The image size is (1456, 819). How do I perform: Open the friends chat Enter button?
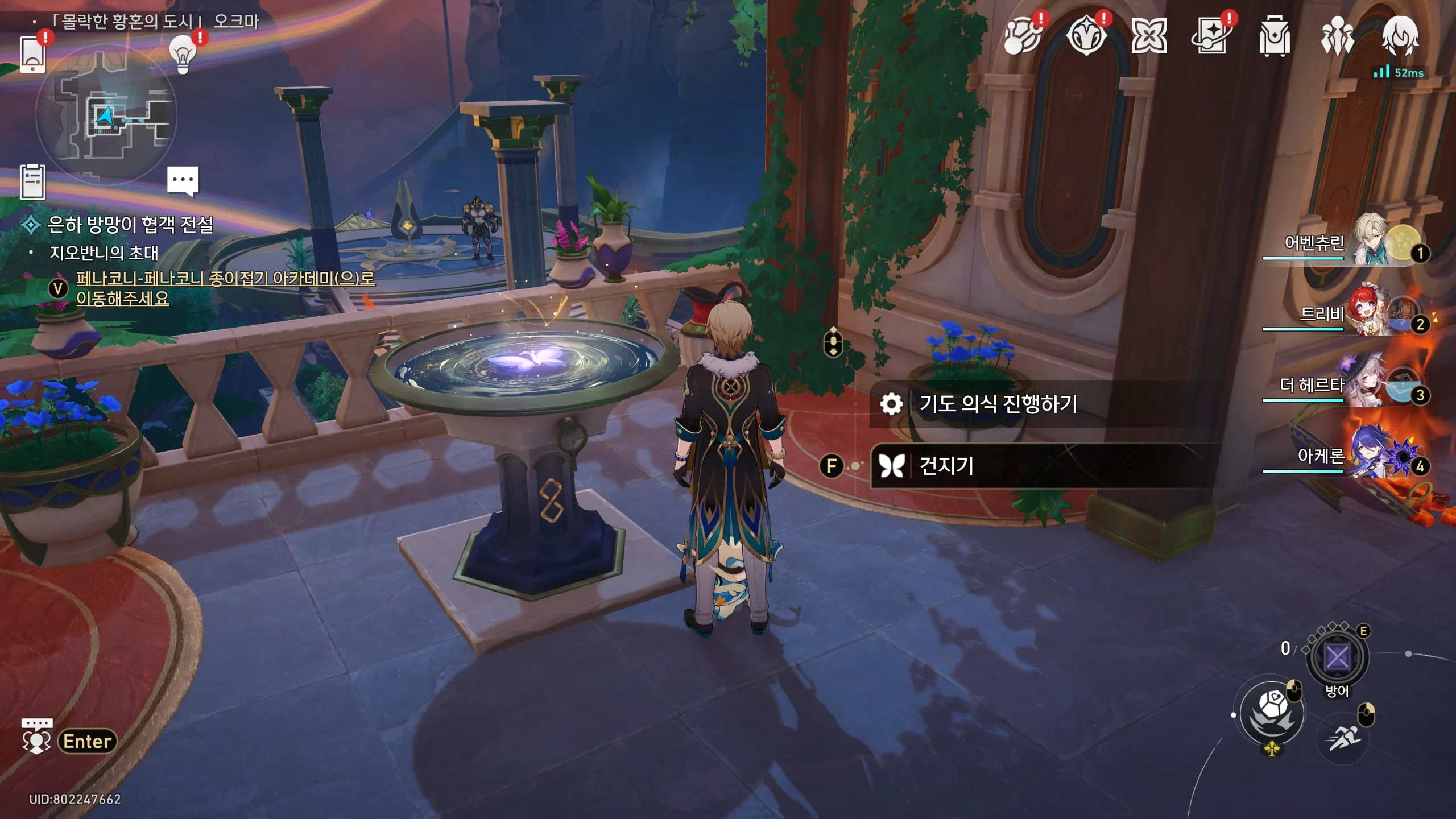(87, 741)
